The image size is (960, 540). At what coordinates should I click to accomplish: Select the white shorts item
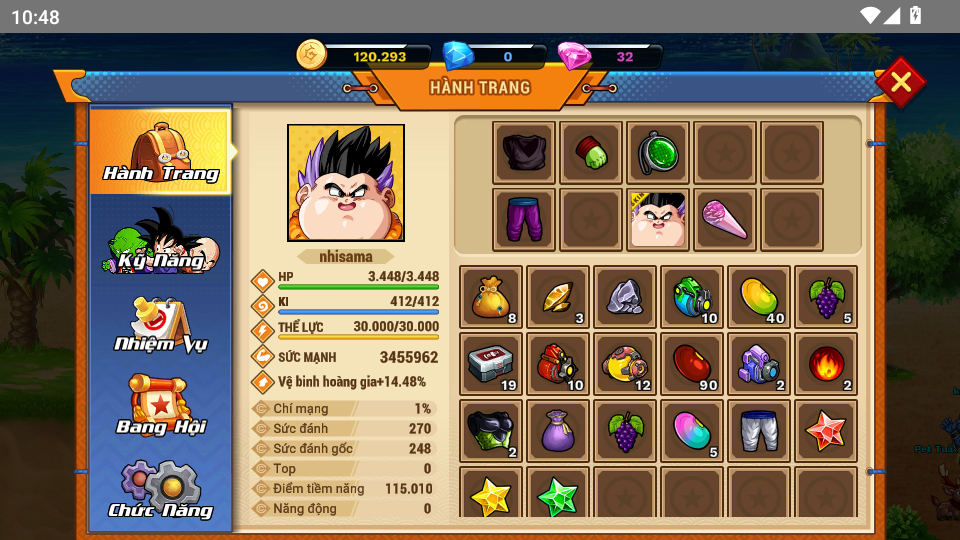point(759,431)
